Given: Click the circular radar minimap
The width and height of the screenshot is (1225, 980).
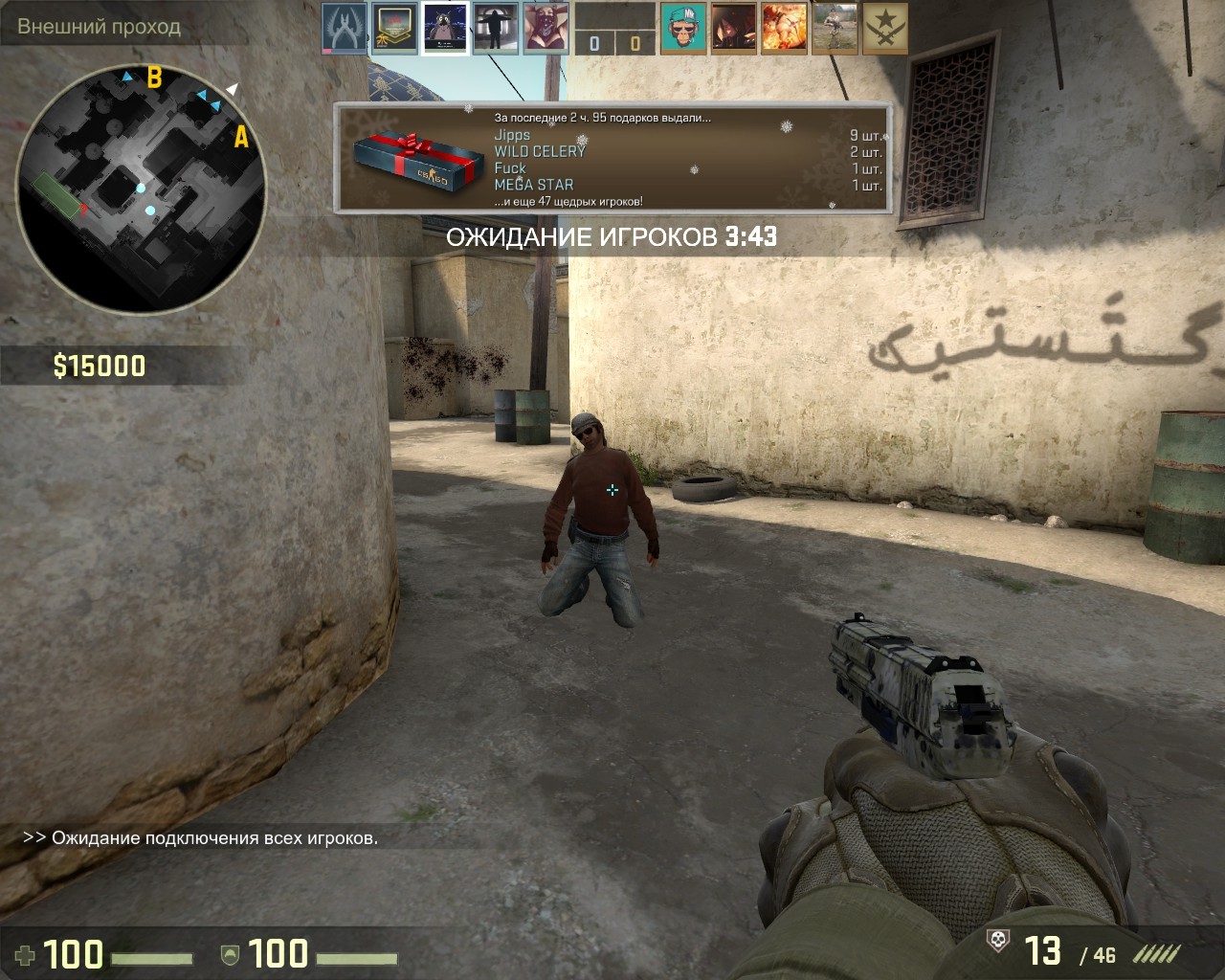Looking at the screenshot, I should pyautogui.click(x=141, y=189).
